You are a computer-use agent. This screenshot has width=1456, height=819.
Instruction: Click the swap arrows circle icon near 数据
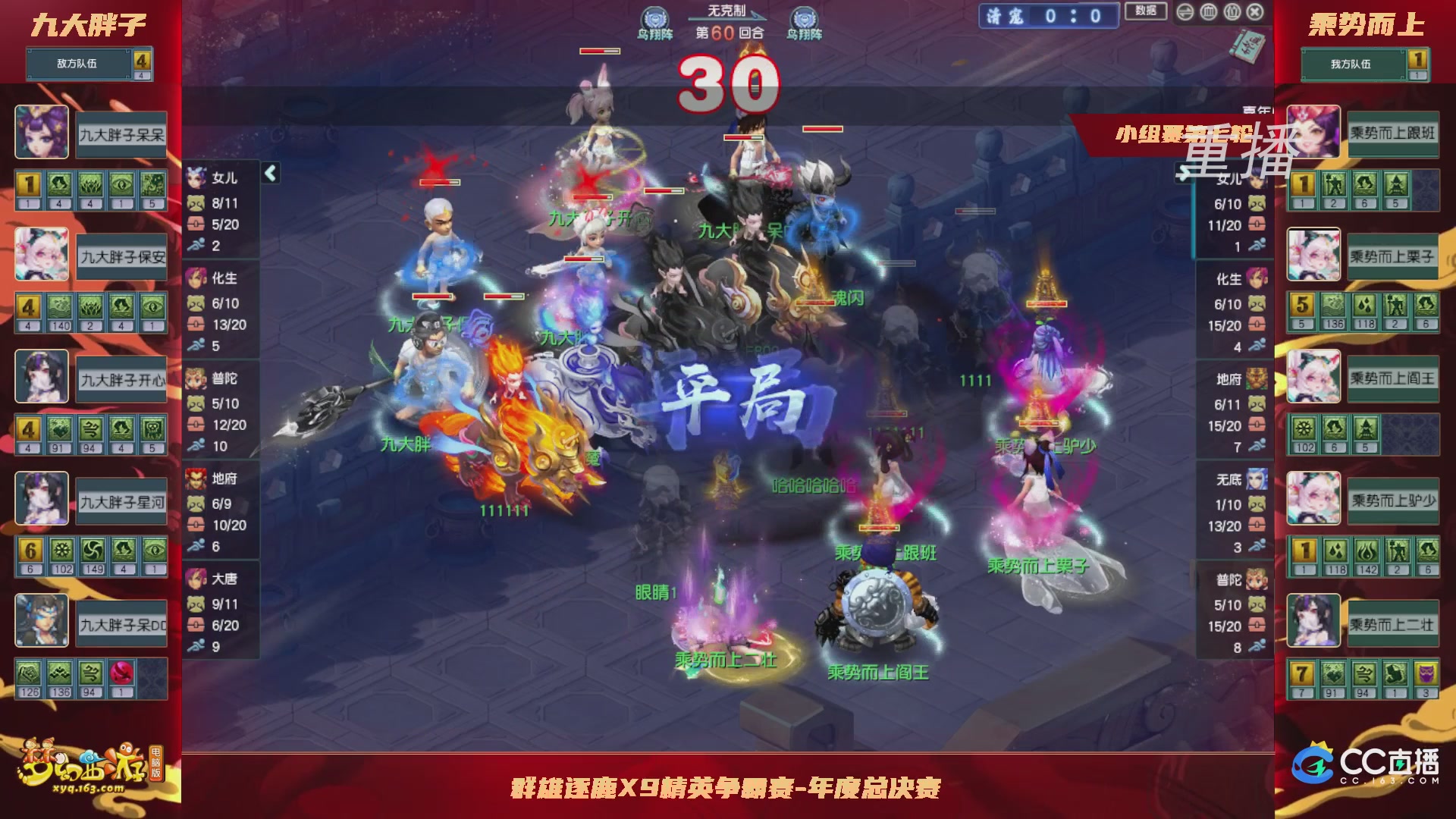pyautogui.click(x=1185, y=12)
